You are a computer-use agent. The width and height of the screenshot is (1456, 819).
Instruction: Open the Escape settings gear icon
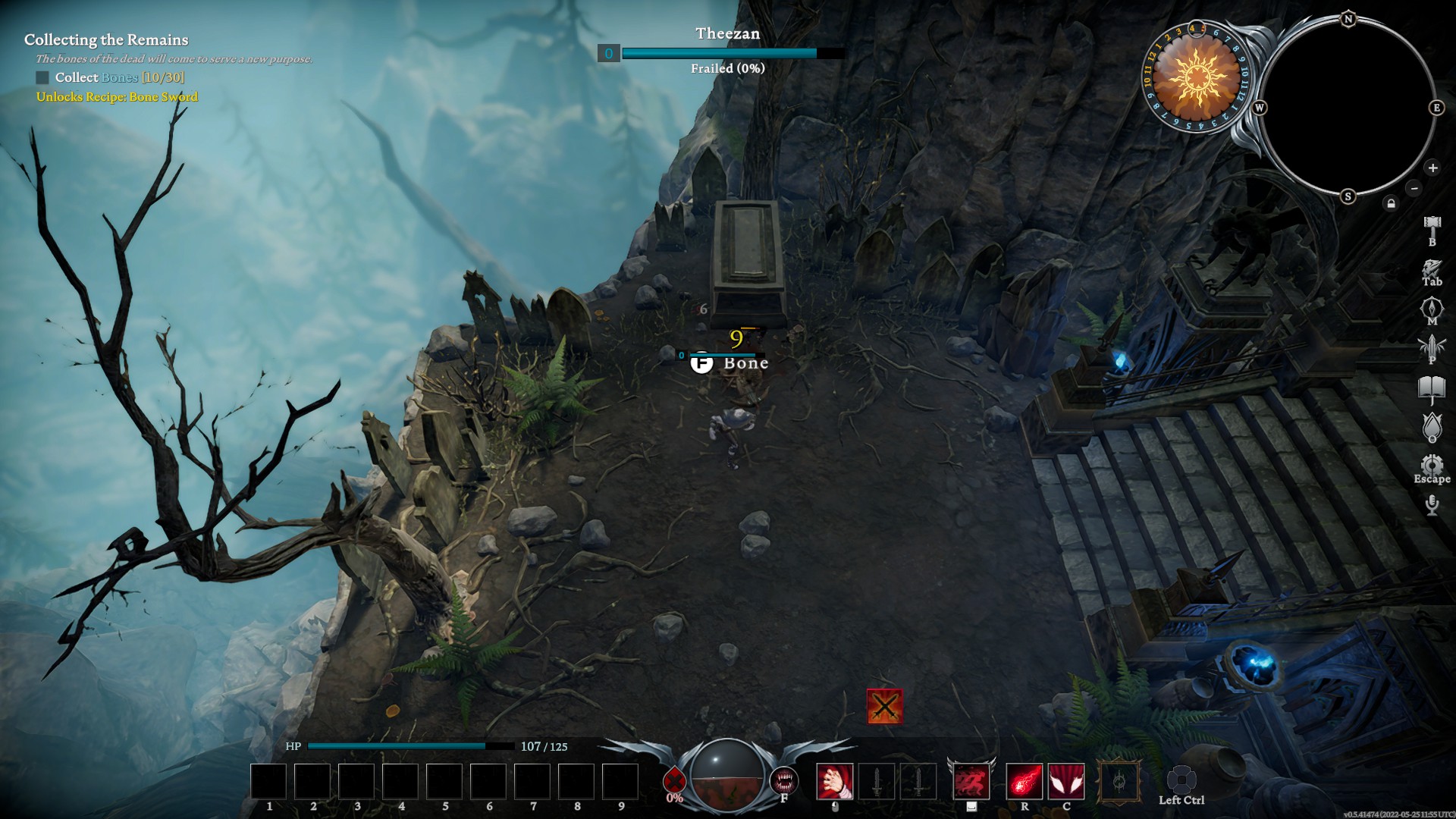coord(1432,465)
